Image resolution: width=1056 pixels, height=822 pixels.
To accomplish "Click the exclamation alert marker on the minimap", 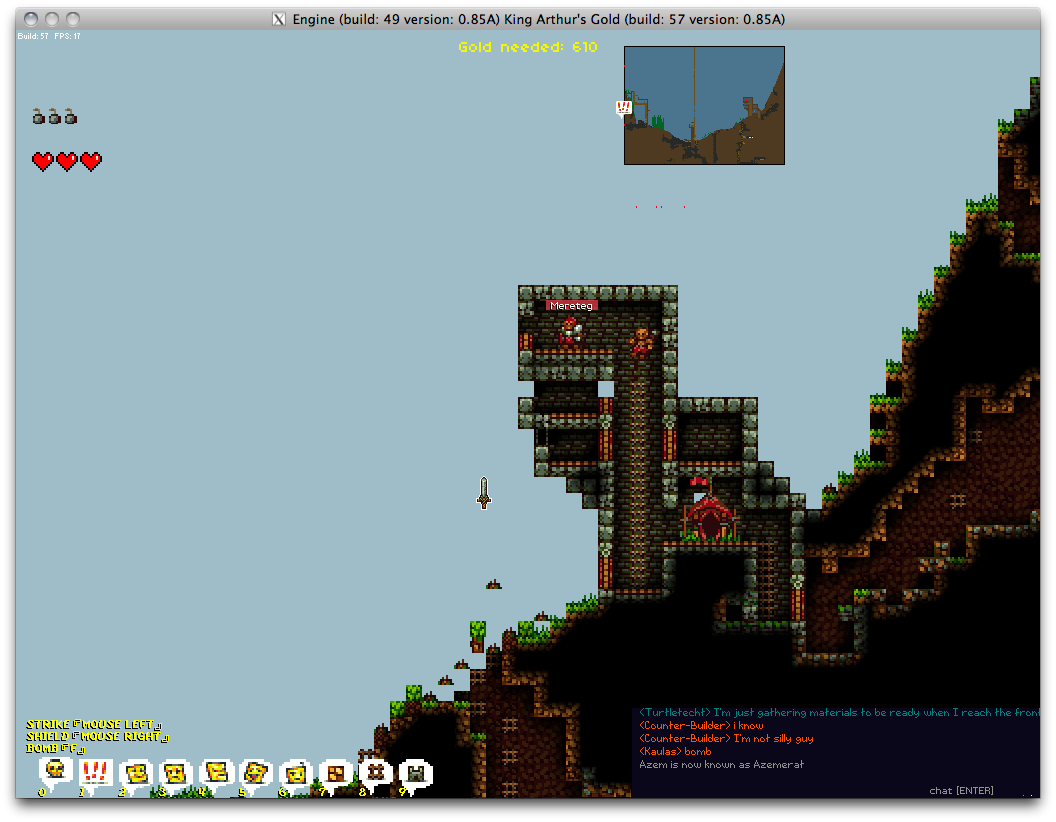I will [x=624, y=107].
